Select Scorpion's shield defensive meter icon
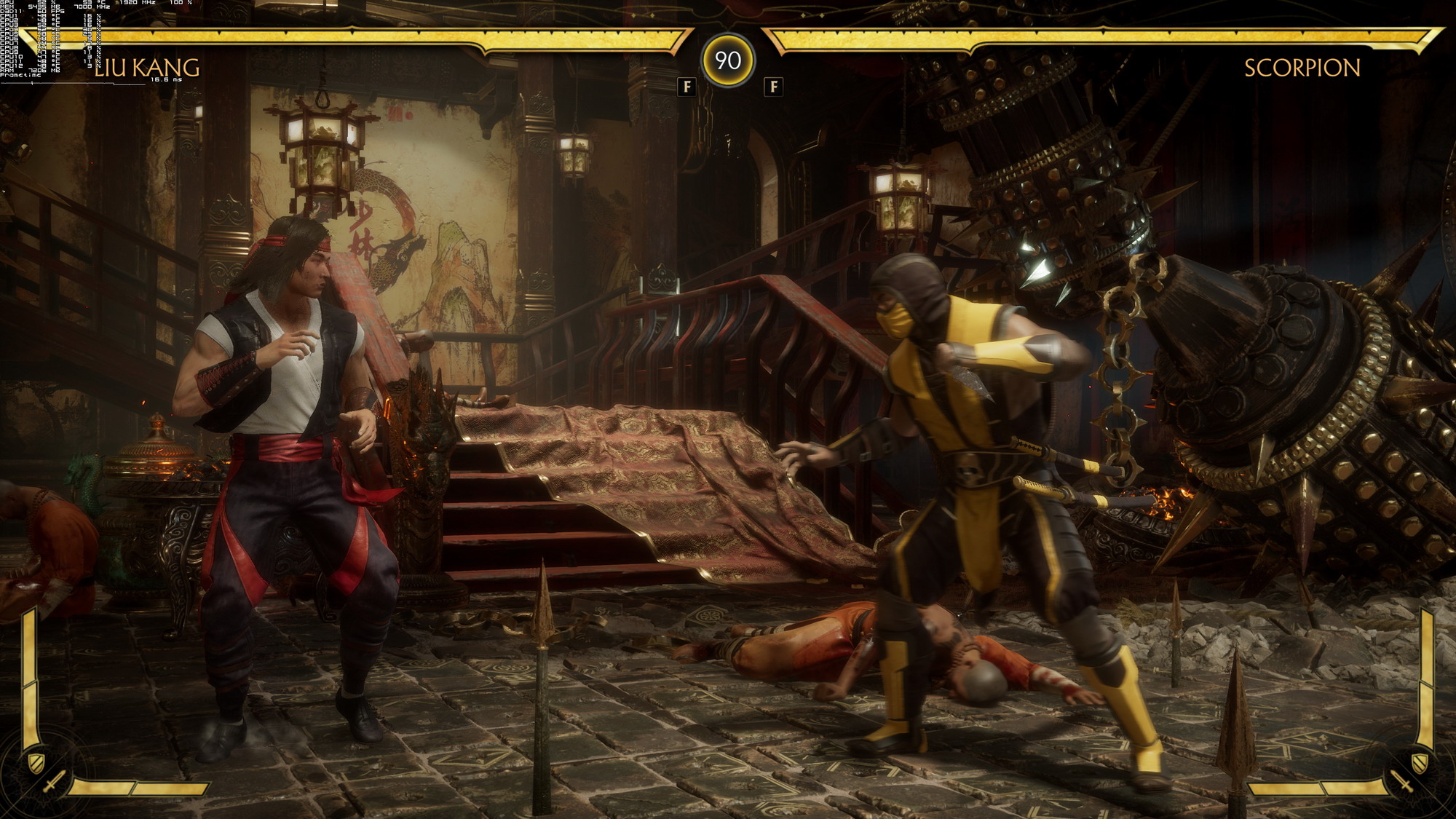Screen dimensions: 1456x819 coord(1420,762)
